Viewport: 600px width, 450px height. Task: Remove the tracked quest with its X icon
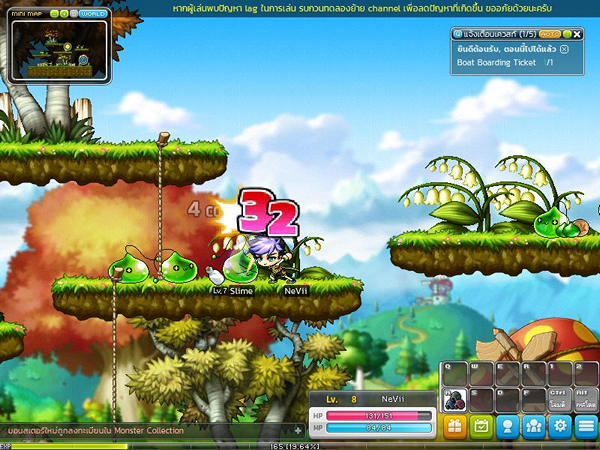(565, 48)
